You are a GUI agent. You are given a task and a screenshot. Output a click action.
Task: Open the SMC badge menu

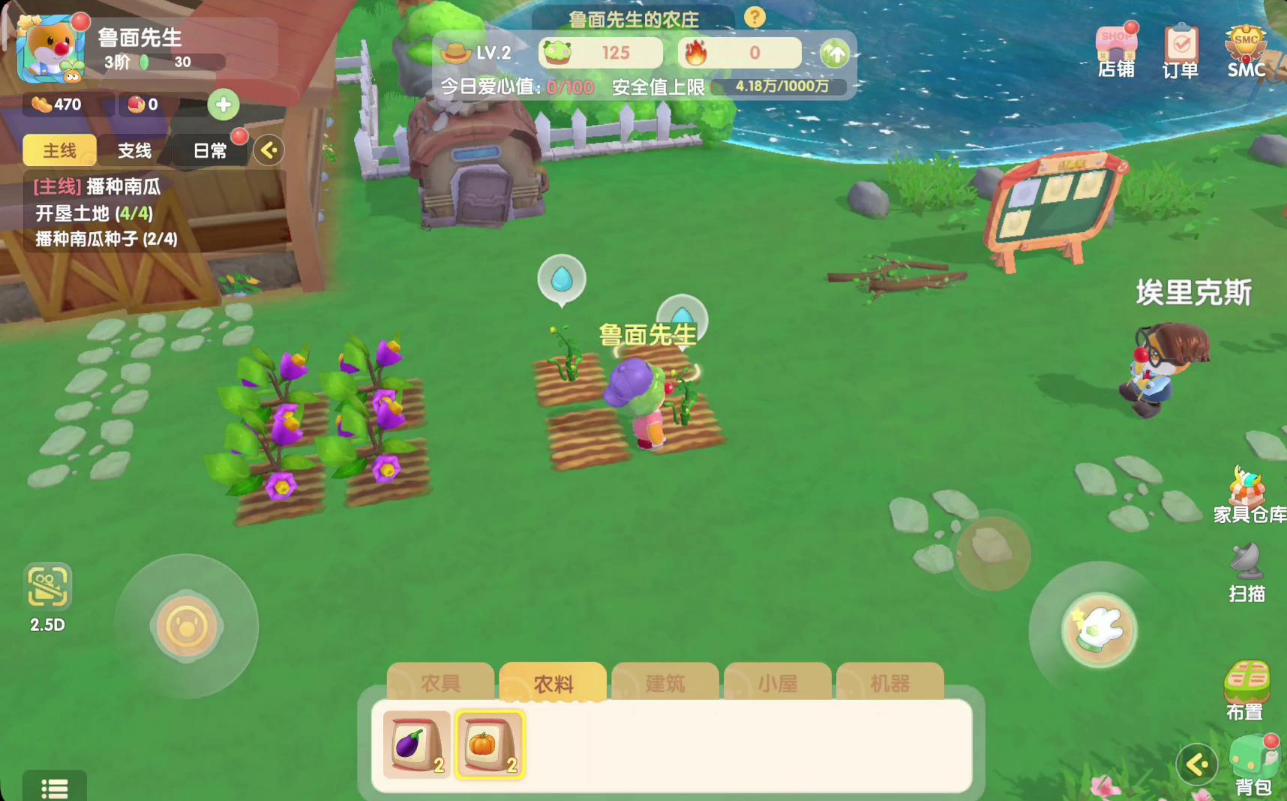pyautogui.click(x=1246, y=48)
